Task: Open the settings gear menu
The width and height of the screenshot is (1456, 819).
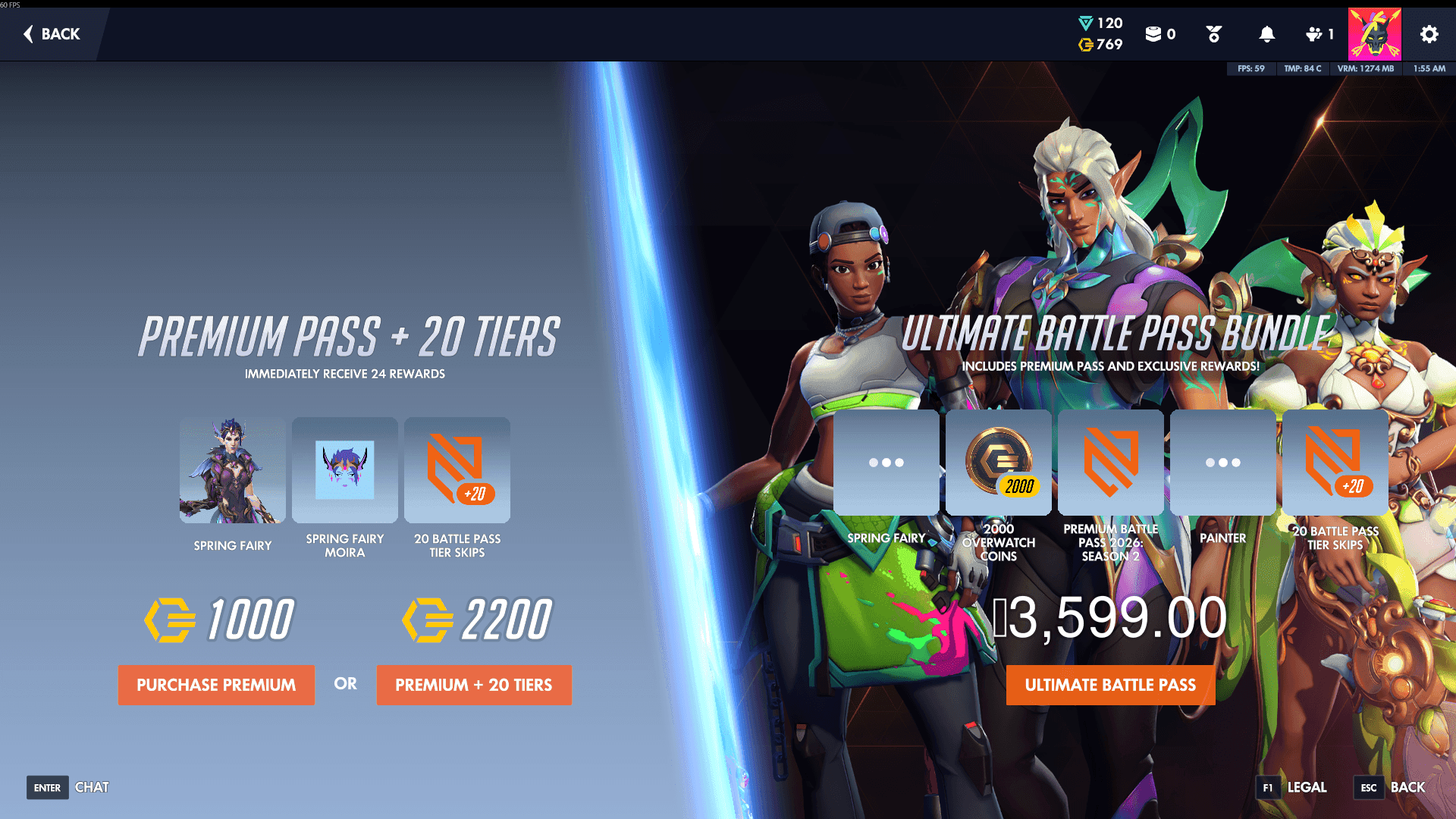Action: (x=1428, y=34)
